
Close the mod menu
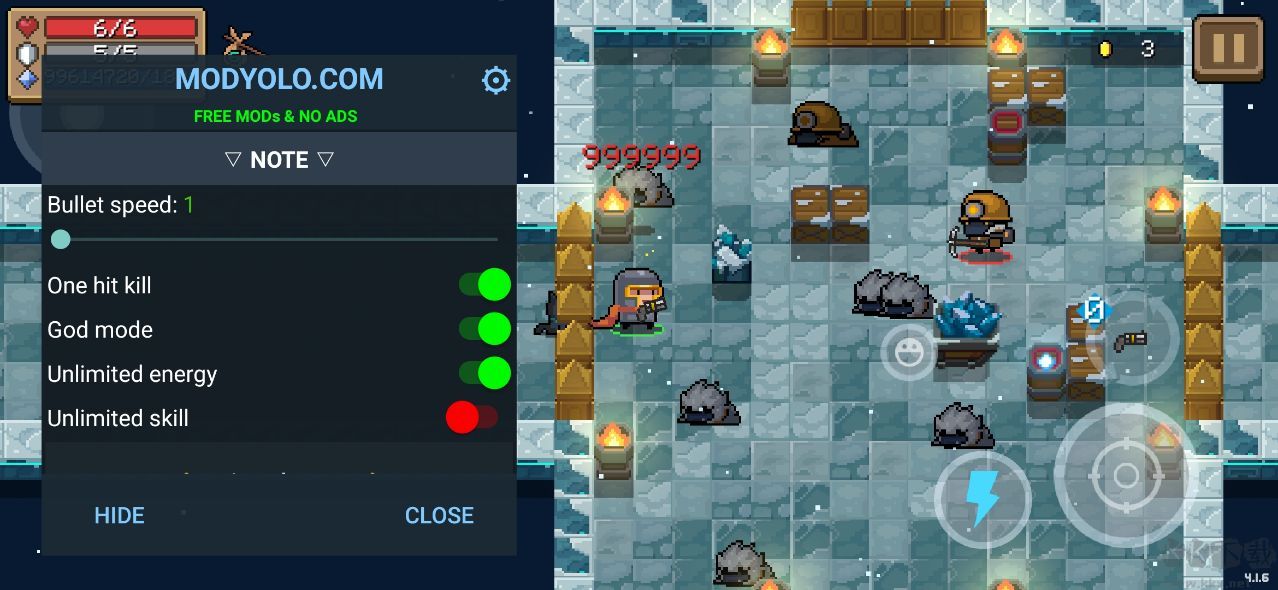[439, 515]
